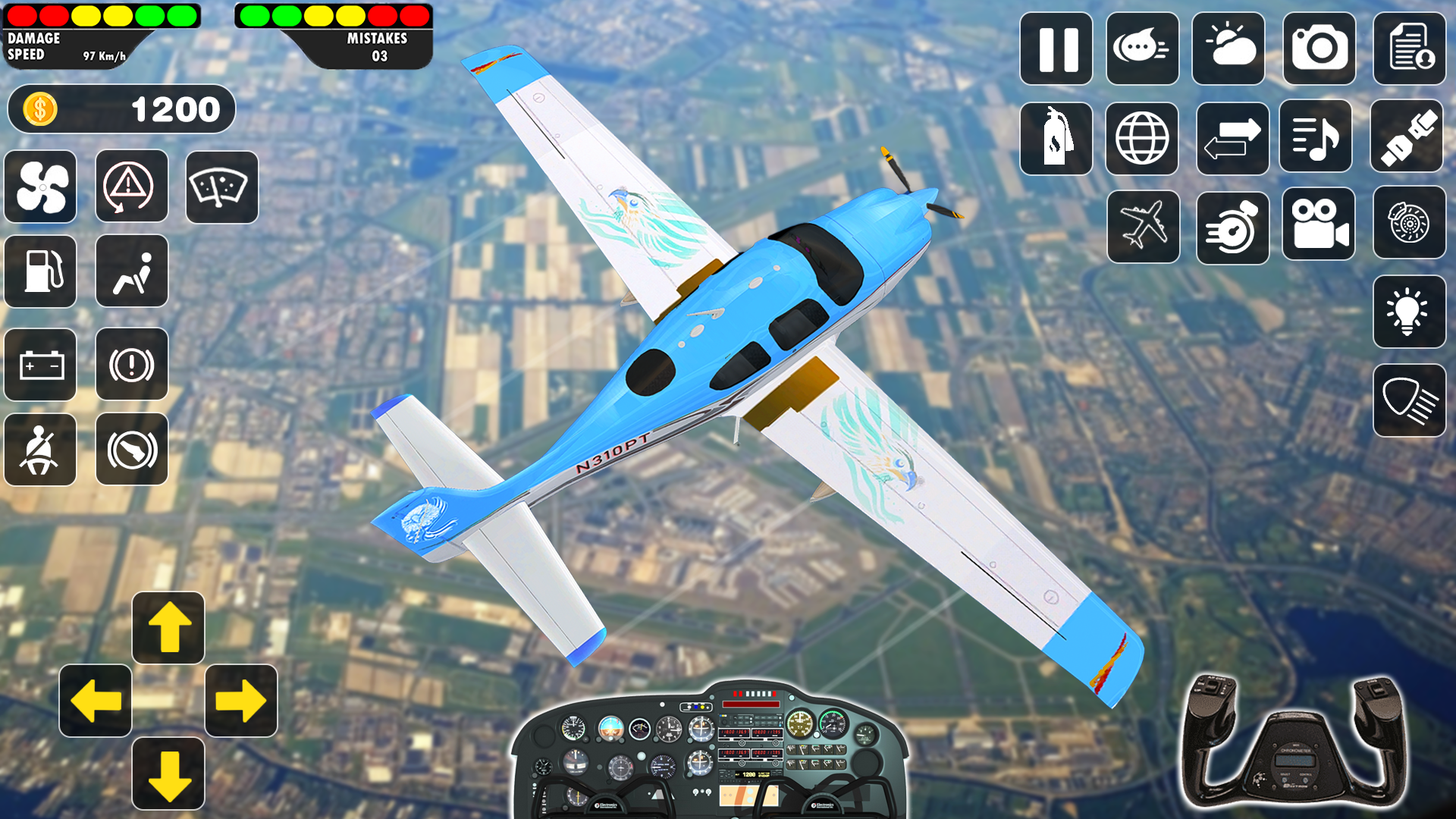Use the fire extinguisher
Viewport: 1456px width, 819px height.
1056,137
